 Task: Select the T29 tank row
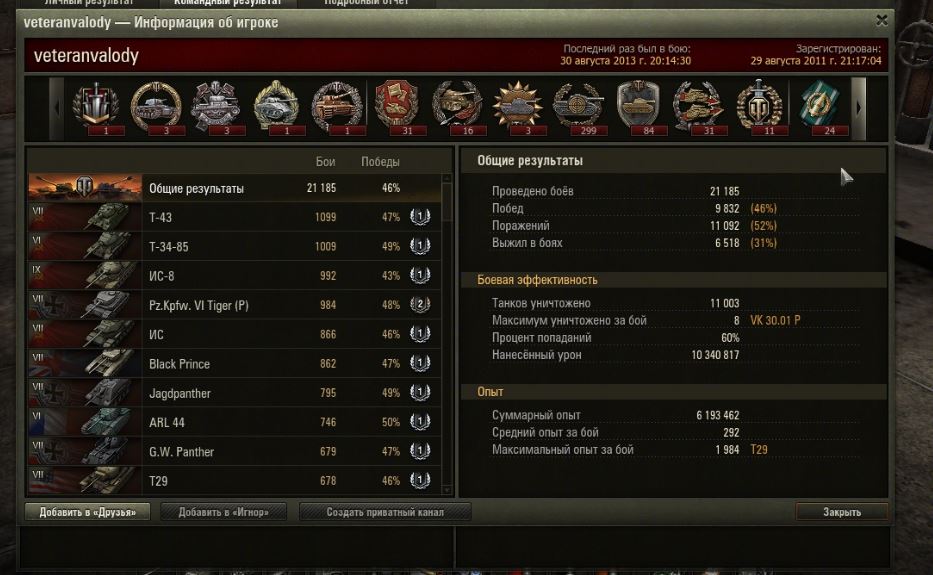coord(234,481)
